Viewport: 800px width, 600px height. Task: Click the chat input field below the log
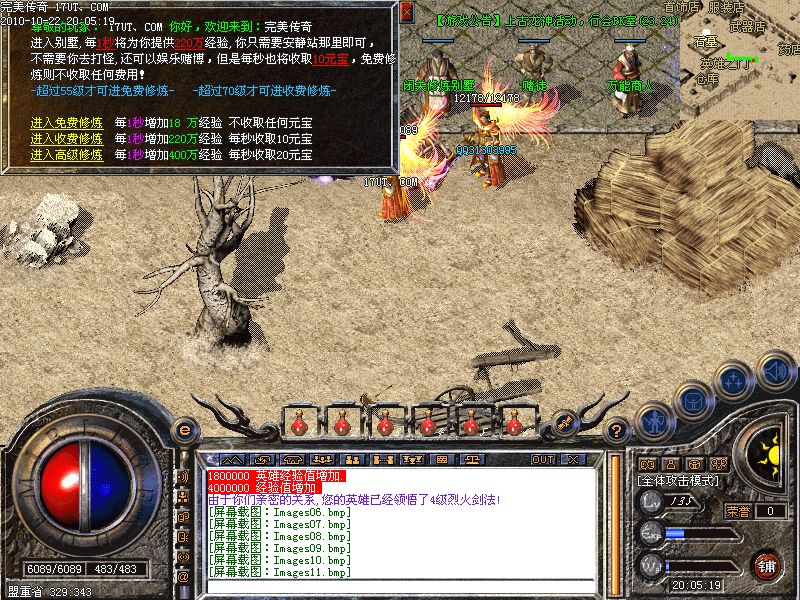[x=400, y=586]
